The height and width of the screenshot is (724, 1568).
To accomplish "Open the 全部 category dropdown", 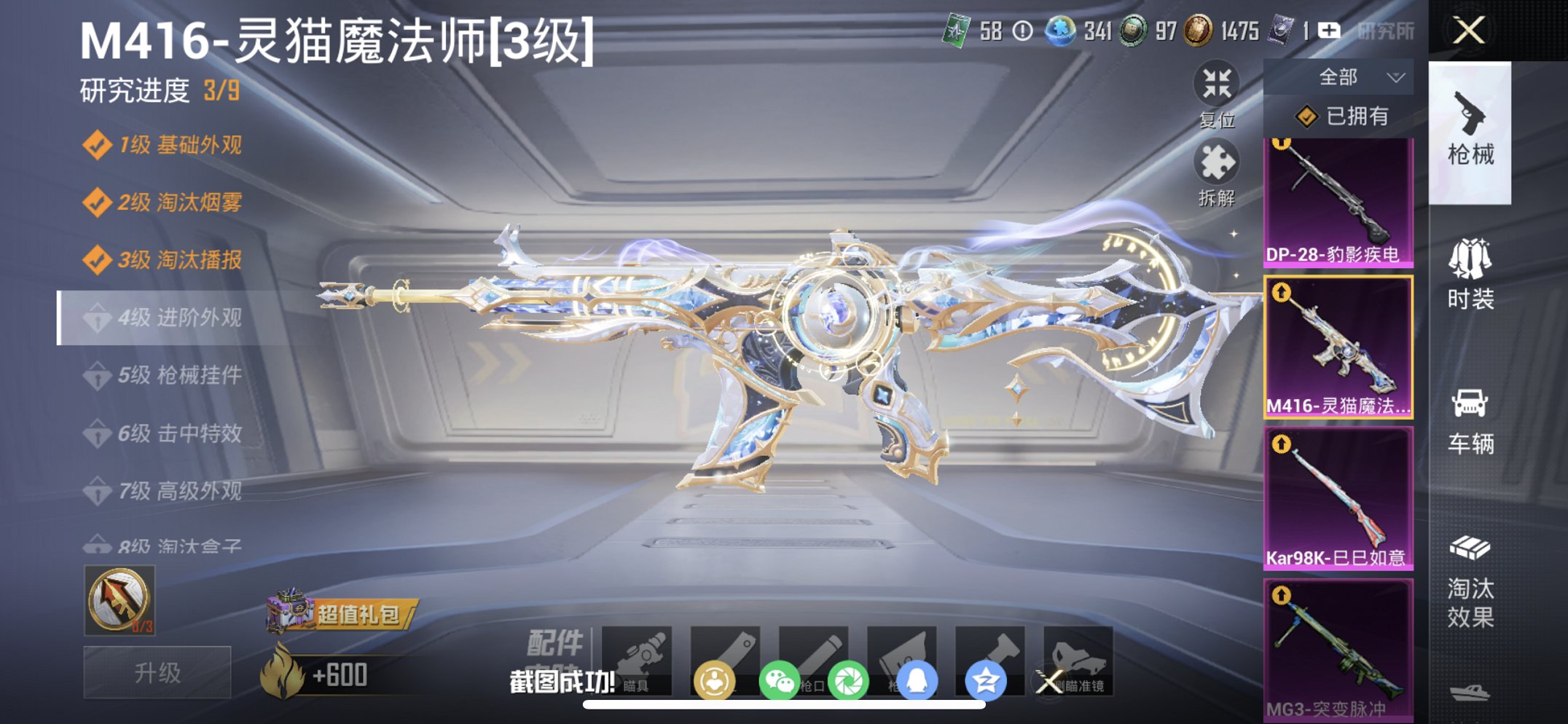I will click(x=1359, y=76).
